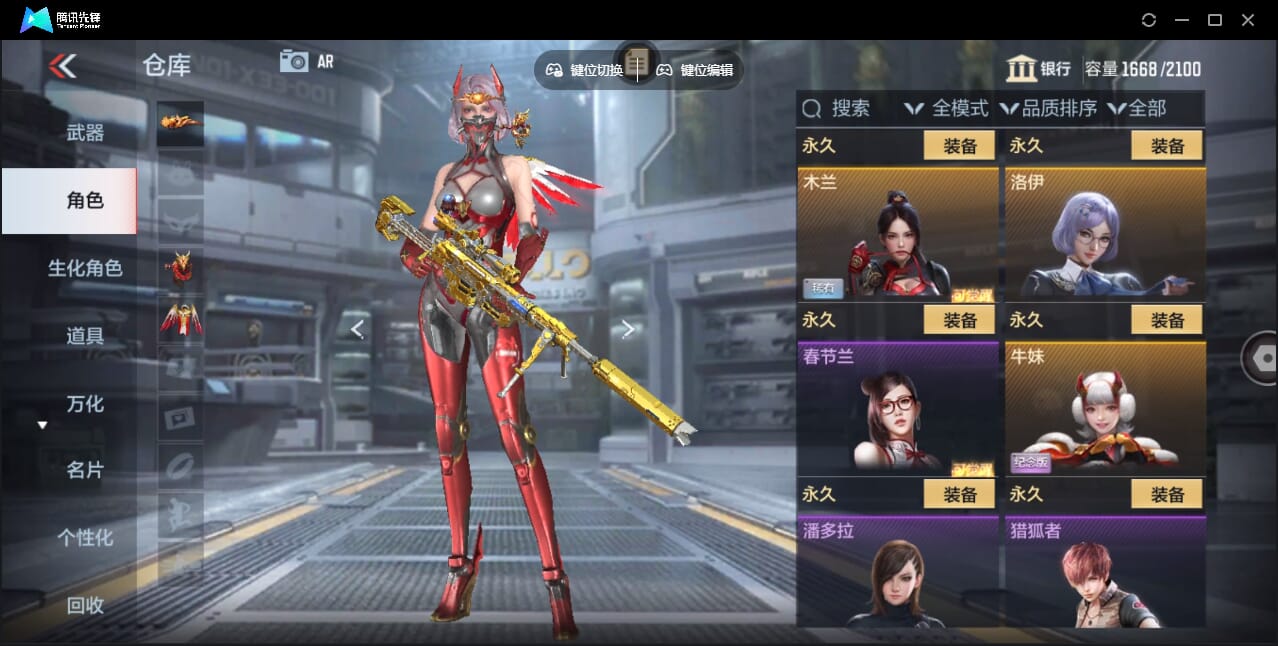Open the 回收 recycle tab

(85, 605)
